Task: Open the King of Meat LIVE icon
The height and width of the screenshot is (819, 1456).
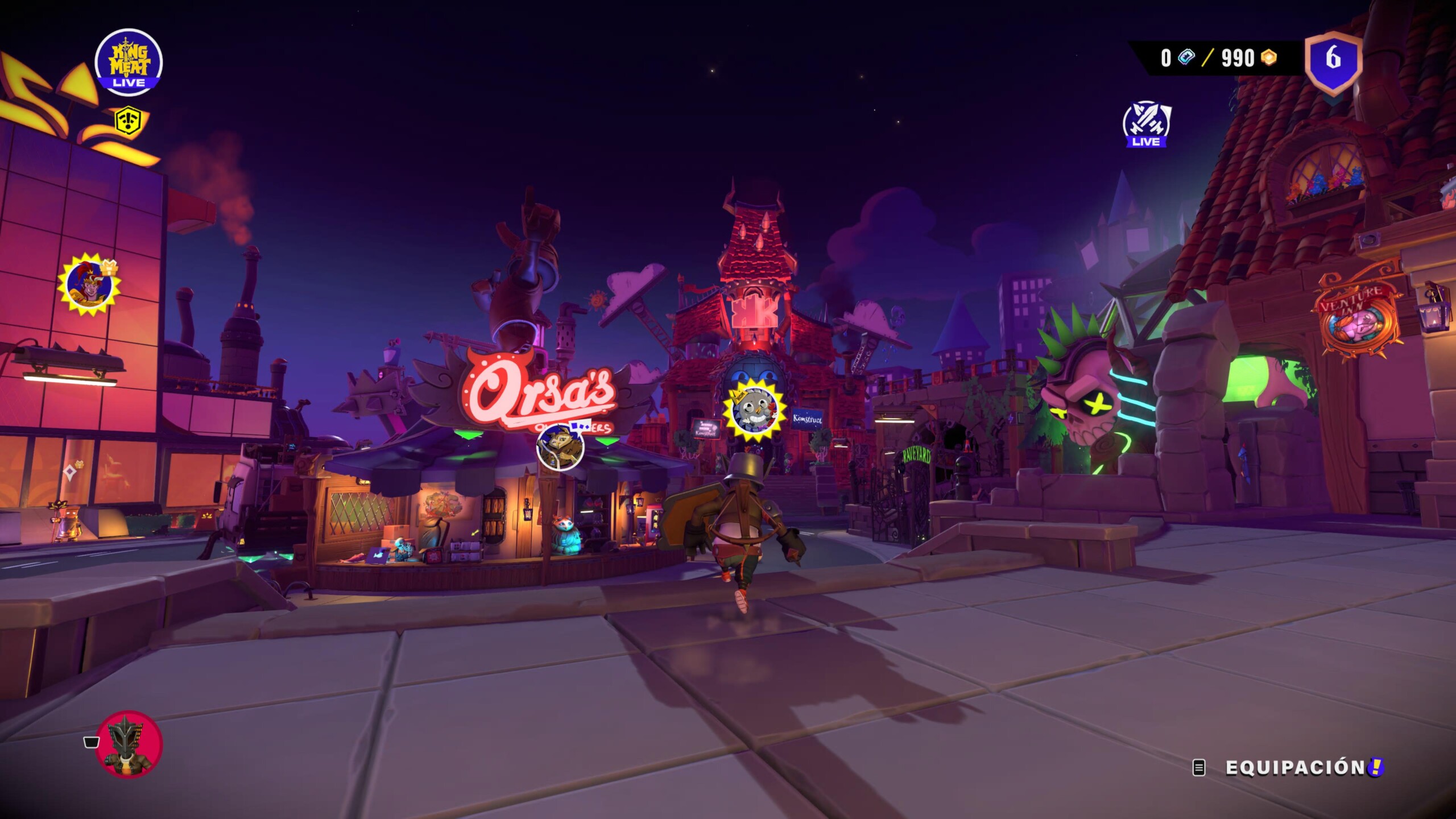Action: click(129, 62)
